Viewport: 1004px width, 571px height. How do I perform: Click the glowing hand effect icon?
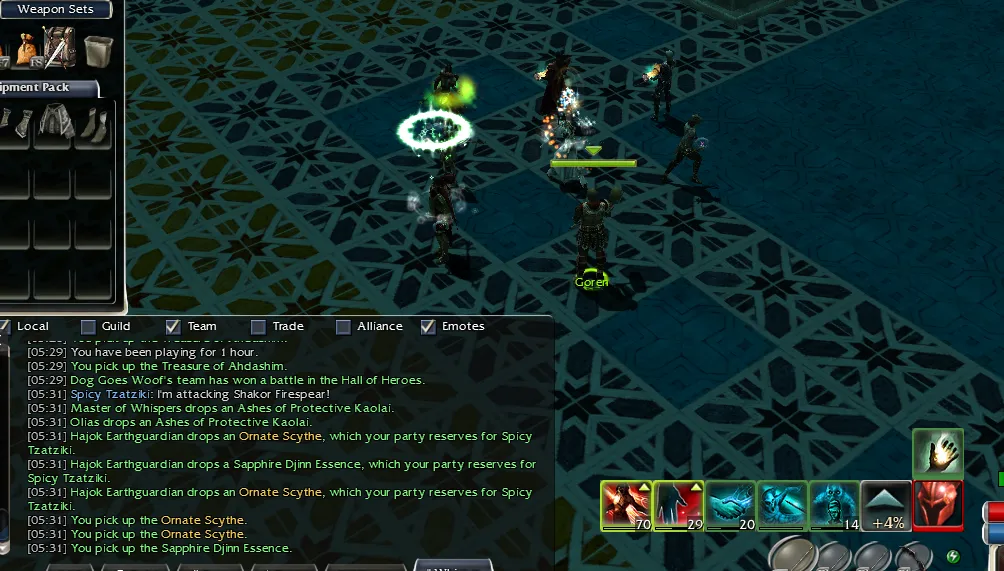tap(938, 454)
